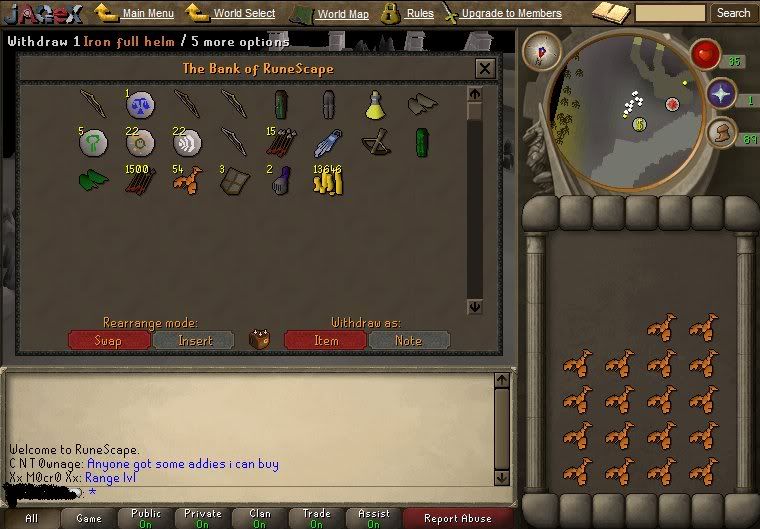Viewport: 760px width, 529px height.
Task: Open the Report Abuse button
Action: tap(457, 518)
